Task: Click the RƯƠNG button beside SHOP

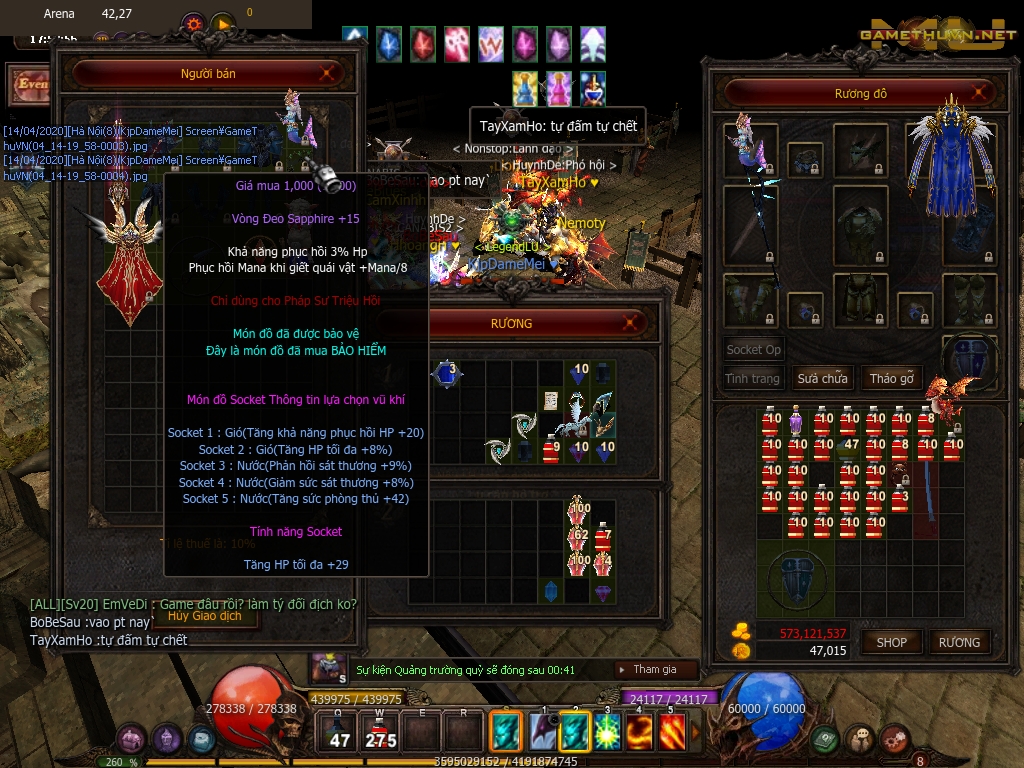Action: click(959, 642)
